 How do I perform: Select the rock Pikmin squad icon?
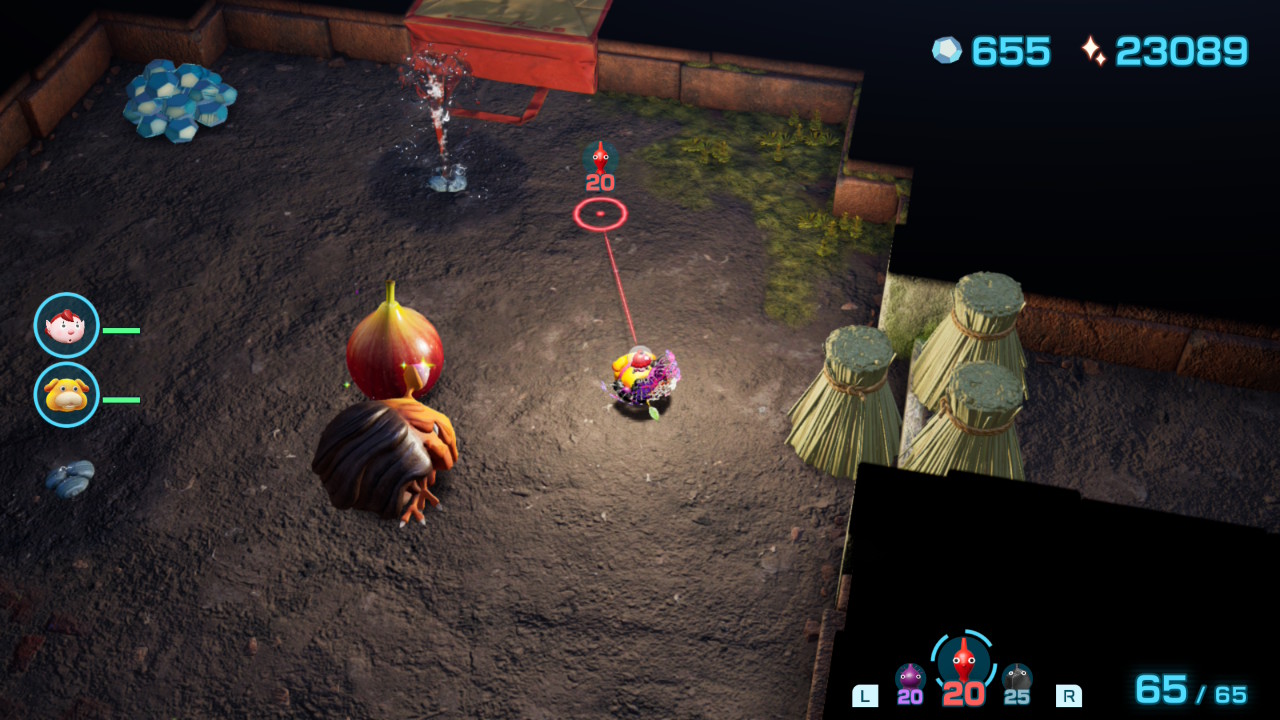tap(1017, 678)
